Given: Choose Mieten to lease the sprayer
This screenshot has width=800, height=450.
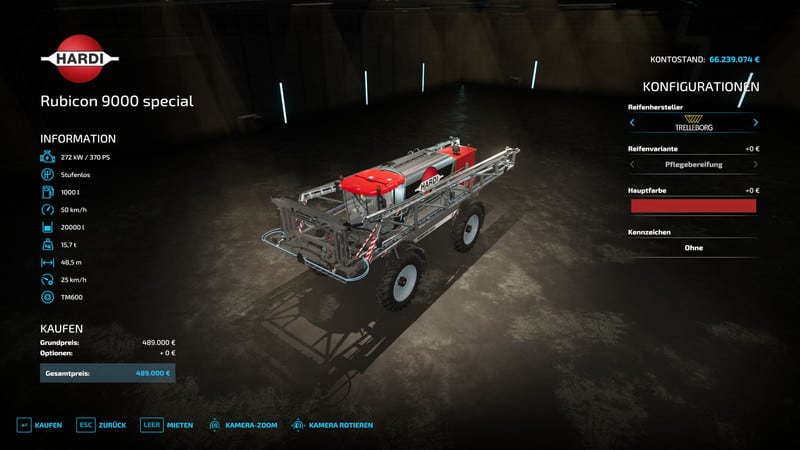Looking at the screenshot, I should pyautogui.click(x=166, y=425).
